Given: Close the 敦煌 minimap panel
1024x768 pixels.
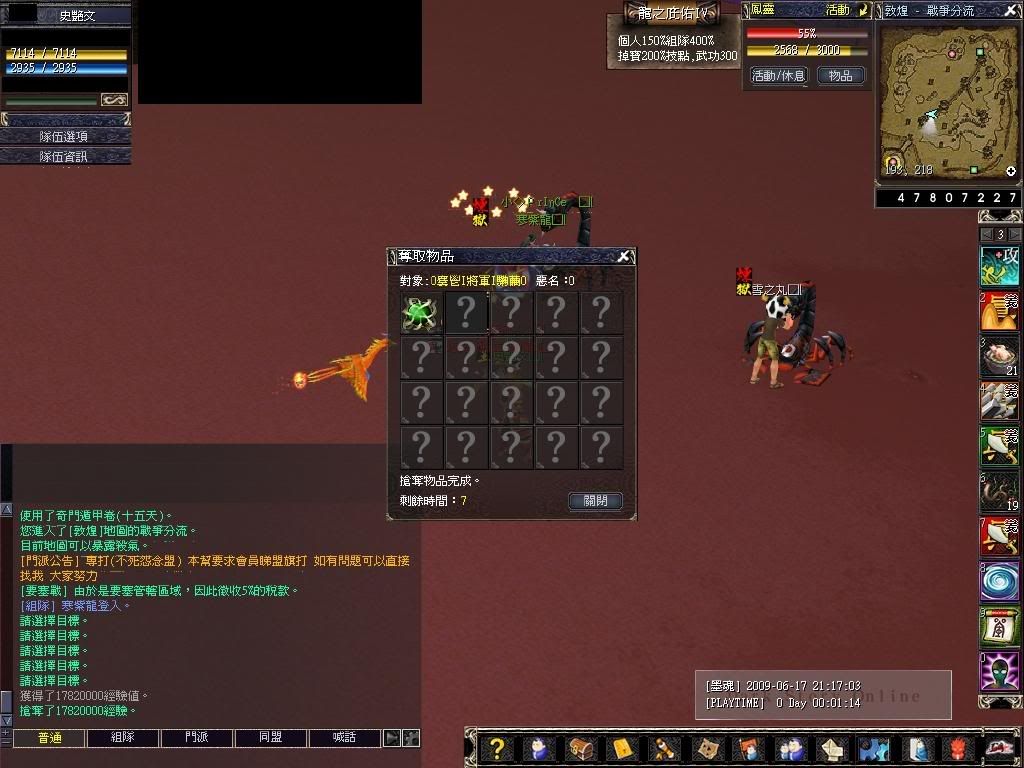Looking at the screenshot, I should click(1011, 10).
